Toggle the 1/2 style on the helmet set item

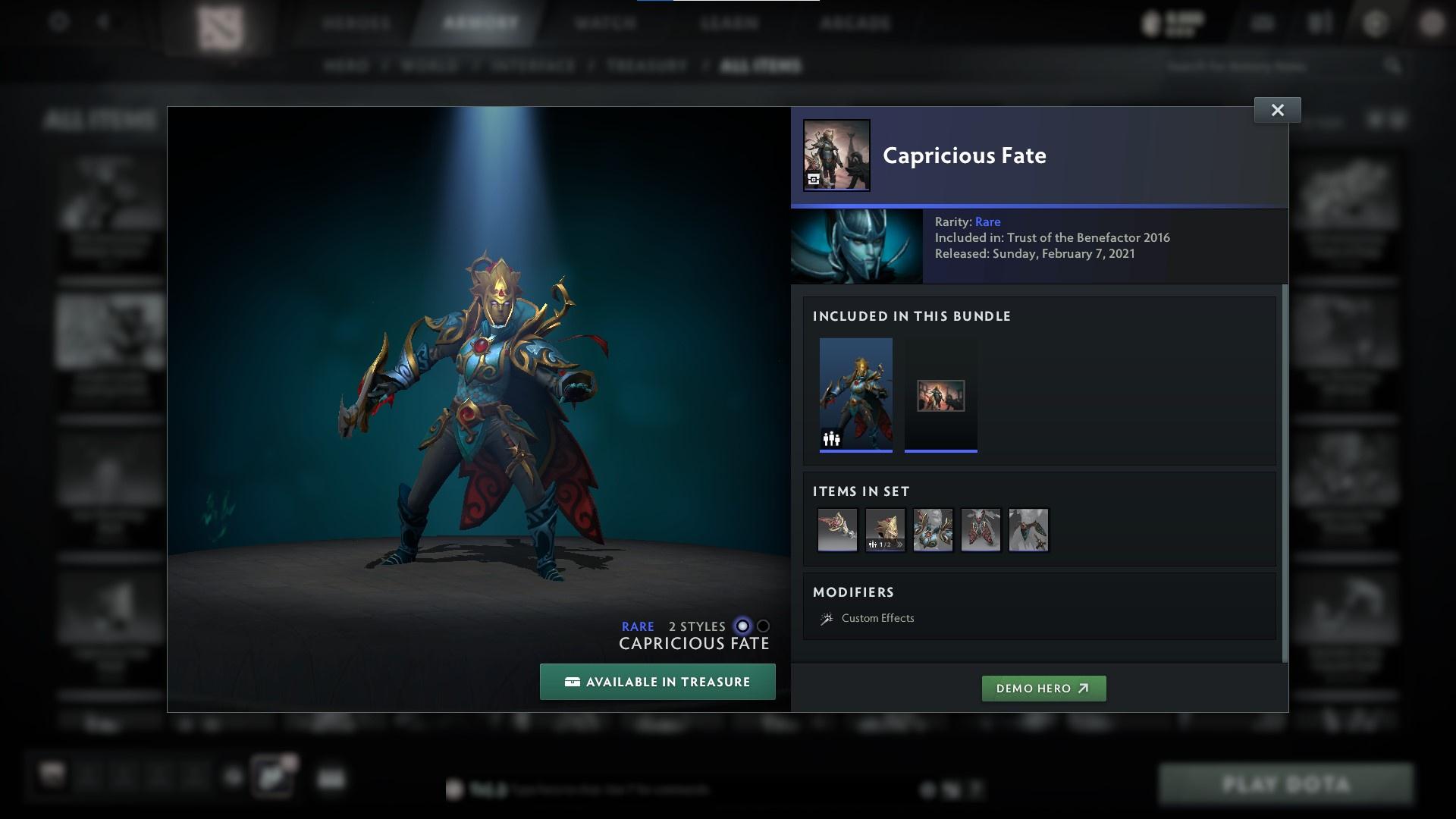(x=882, y=544)
